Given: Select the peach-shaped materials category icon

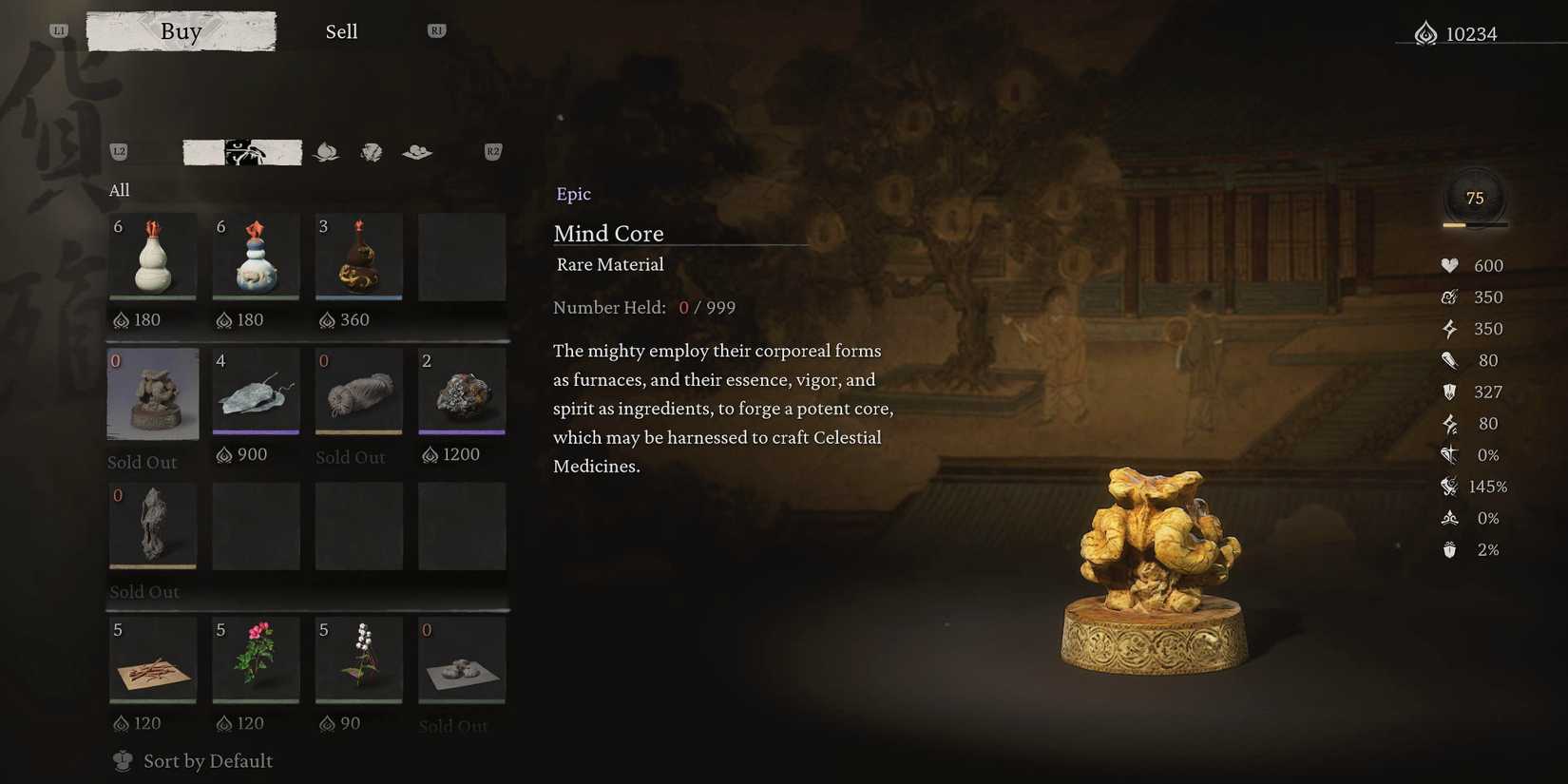Looking at the screenshot, I should click(x=326, y=152).
